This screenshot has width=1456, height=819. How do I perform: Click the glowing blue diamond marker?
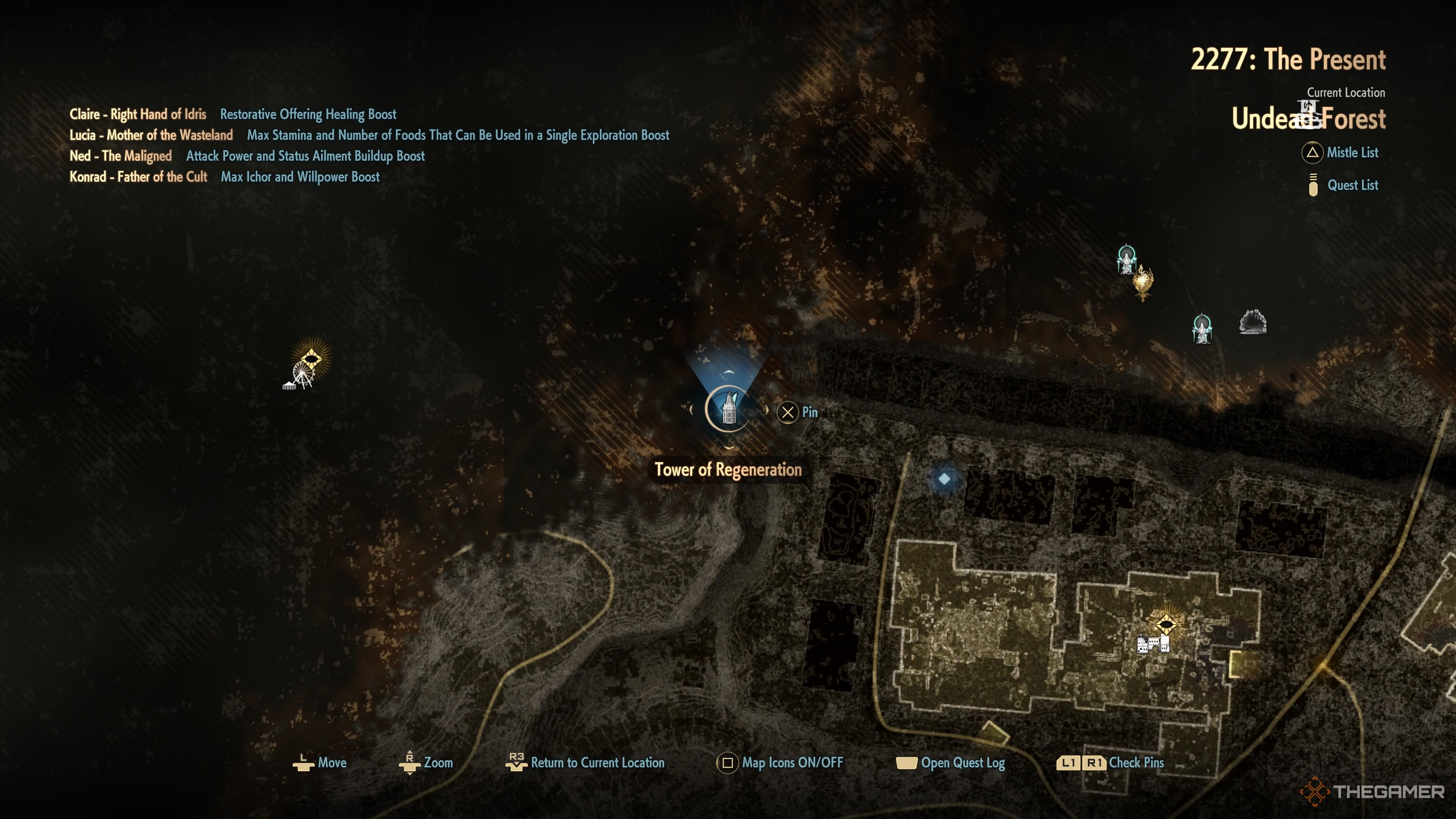pyautogui.click(x=945, y=479)
